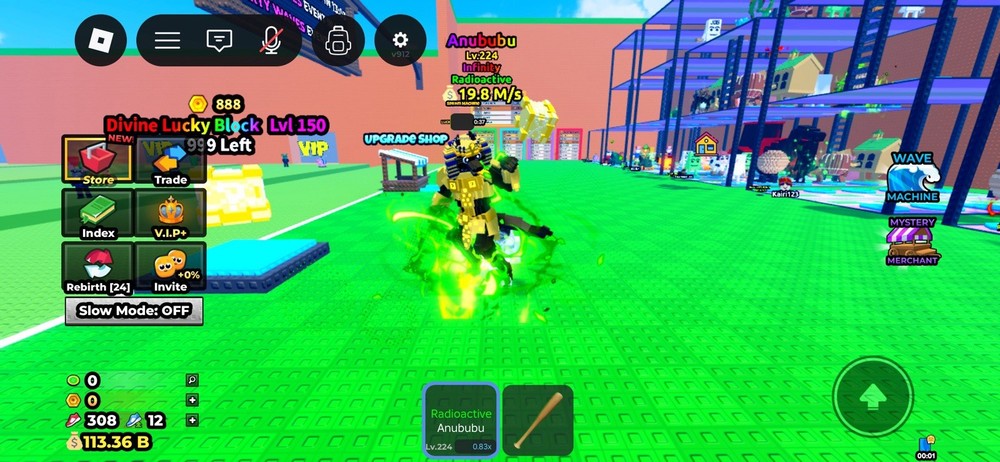Screen dimensions: 1000x462
Task: Toggle Slow Mode off button
Action: 134,311
